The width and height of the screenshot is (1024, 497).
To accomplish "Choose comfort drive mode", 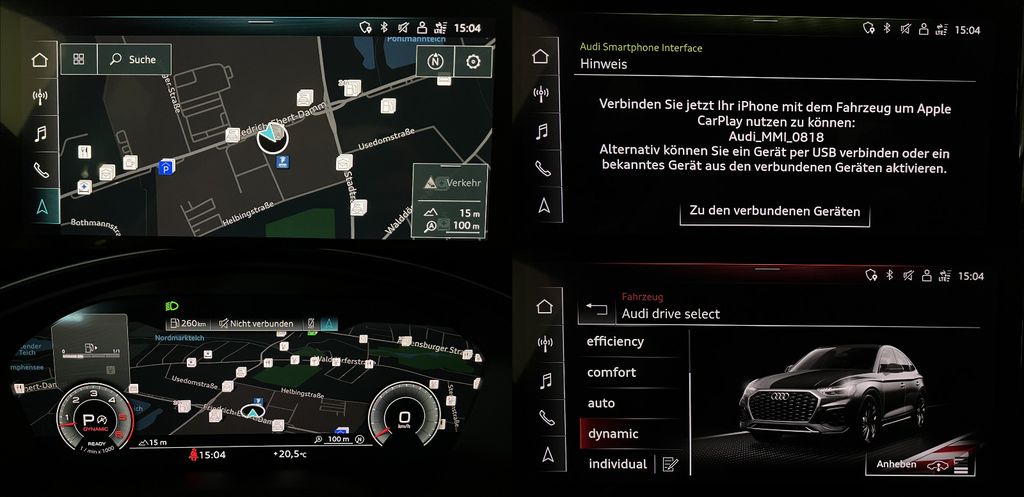I will [611, 373].
